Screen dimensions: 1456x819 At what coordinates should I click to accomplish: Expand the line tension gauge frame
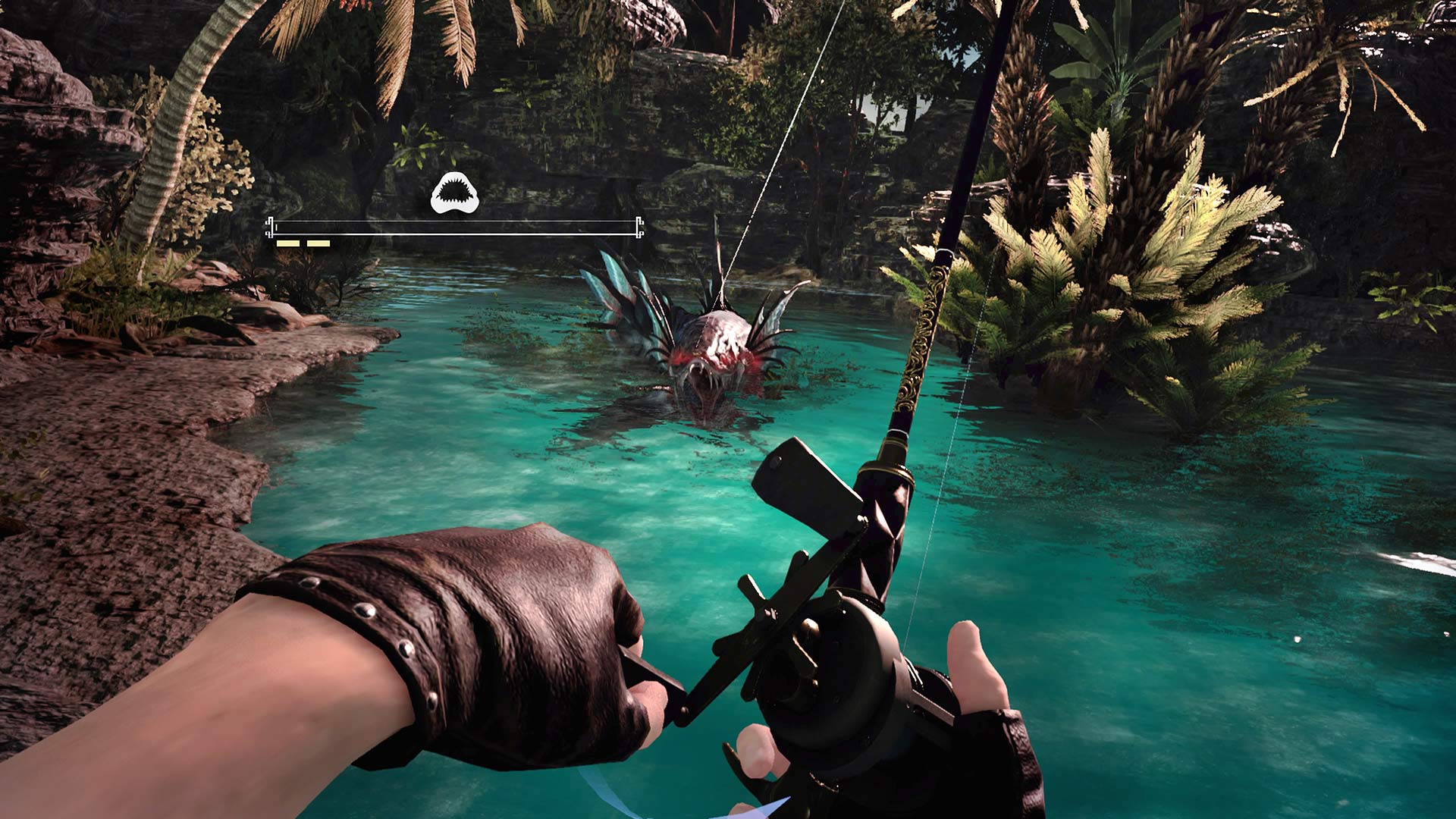coord(455,229)
